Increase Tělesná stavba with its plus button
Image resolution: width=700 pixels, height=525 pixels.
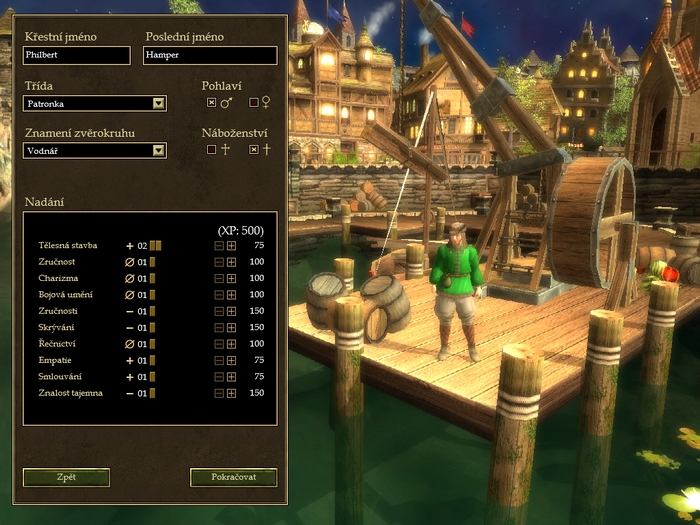(231, 246)
